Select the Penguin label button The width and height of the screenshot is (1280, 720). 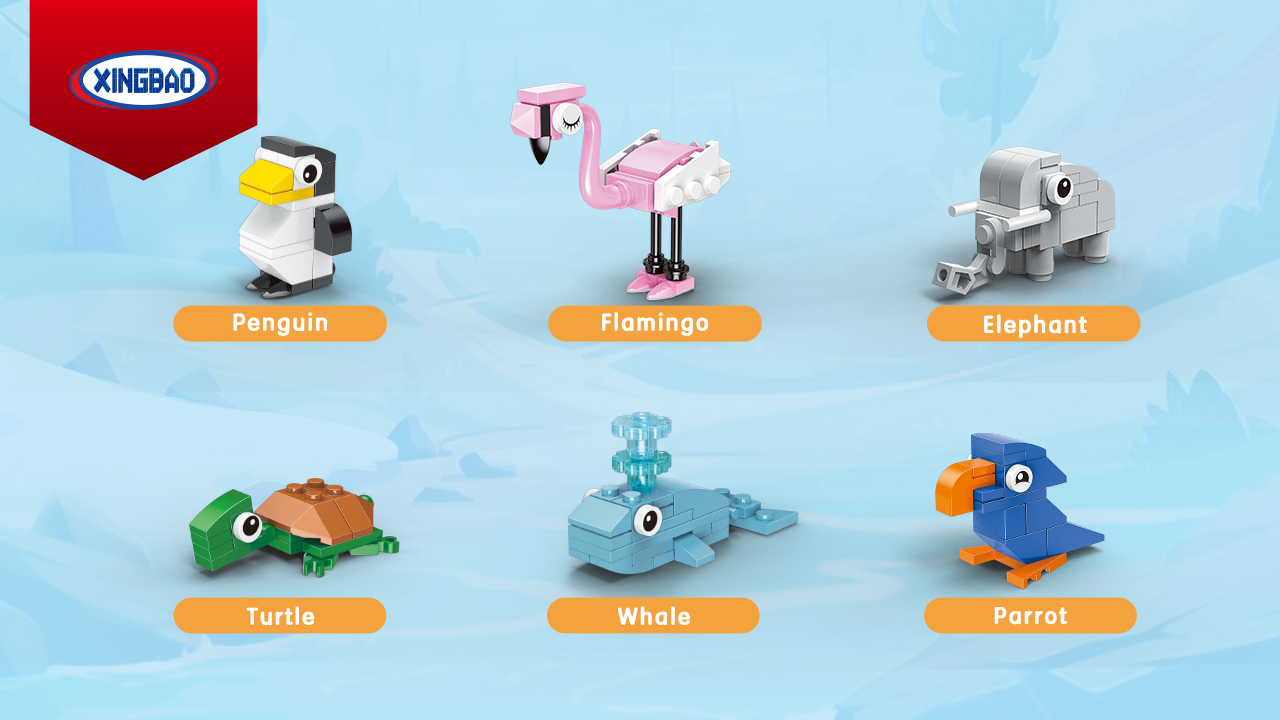point(280,323)
